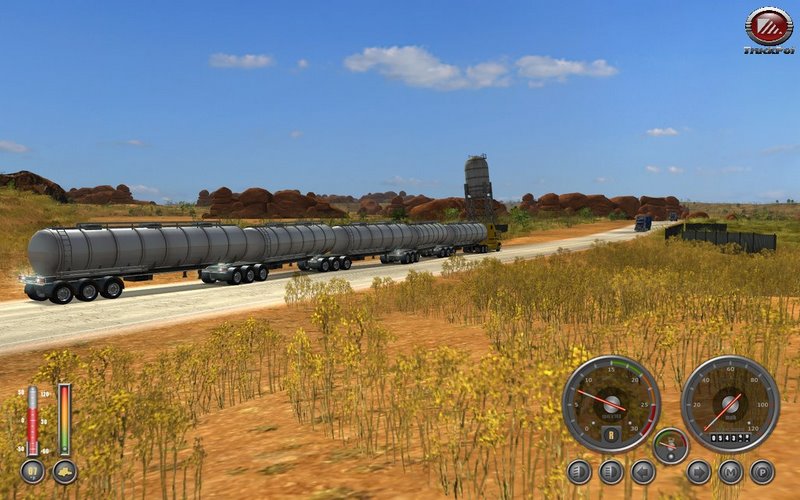Click the yellow engine icon button

coord(65,472)
